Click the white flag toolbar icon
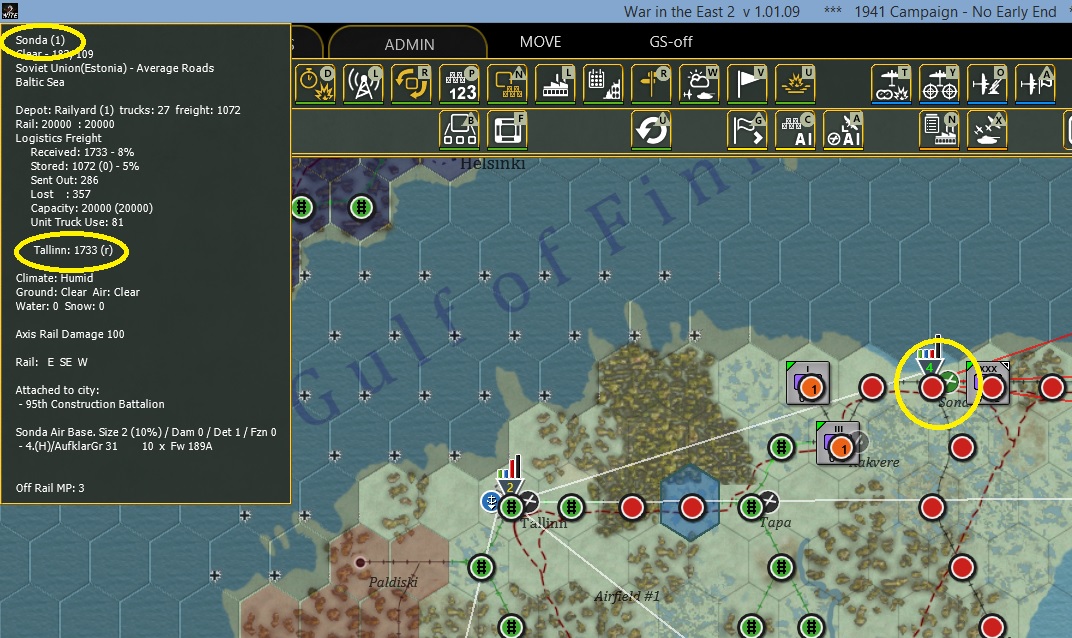Viewport: 1072px width, 638px height. point(747,83)
